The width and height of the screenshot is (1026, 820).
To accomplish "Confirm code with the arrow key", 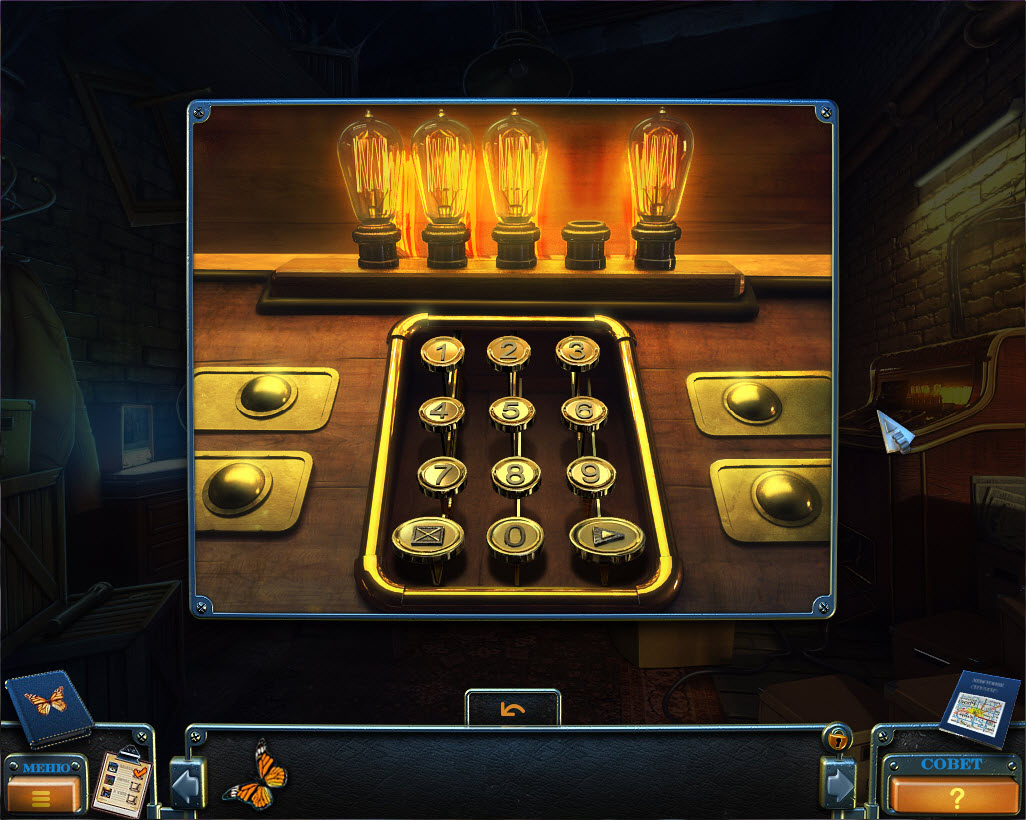I will tap(606, 538).
